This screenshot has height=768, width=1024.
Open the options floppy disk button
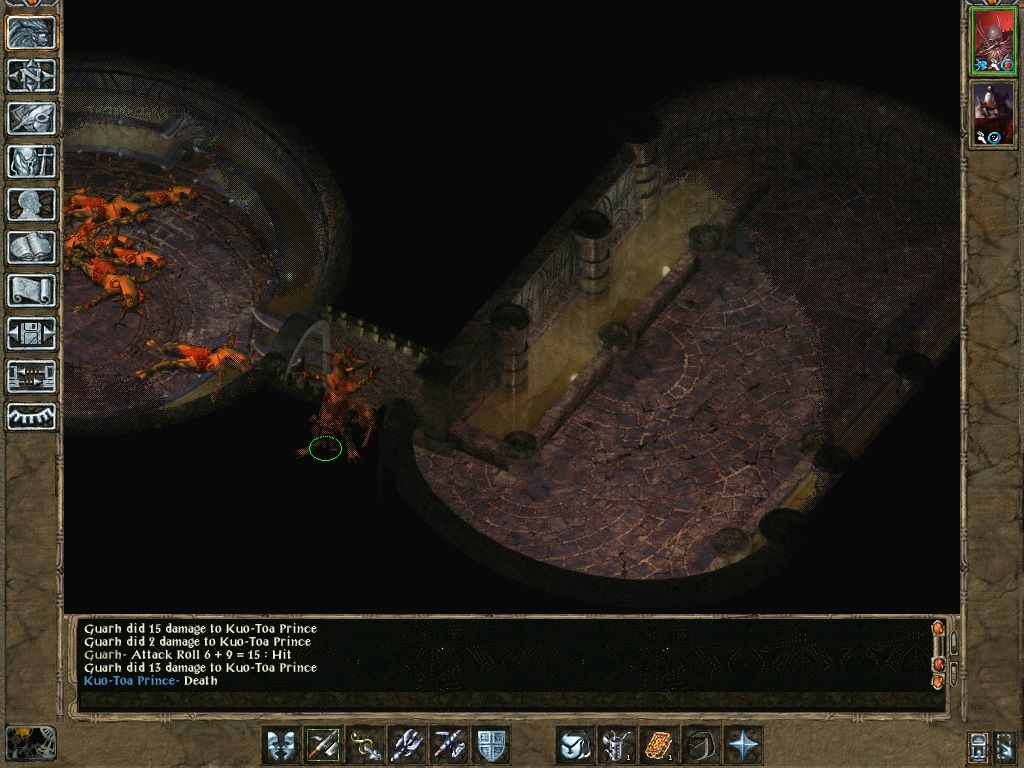point(31,333)
